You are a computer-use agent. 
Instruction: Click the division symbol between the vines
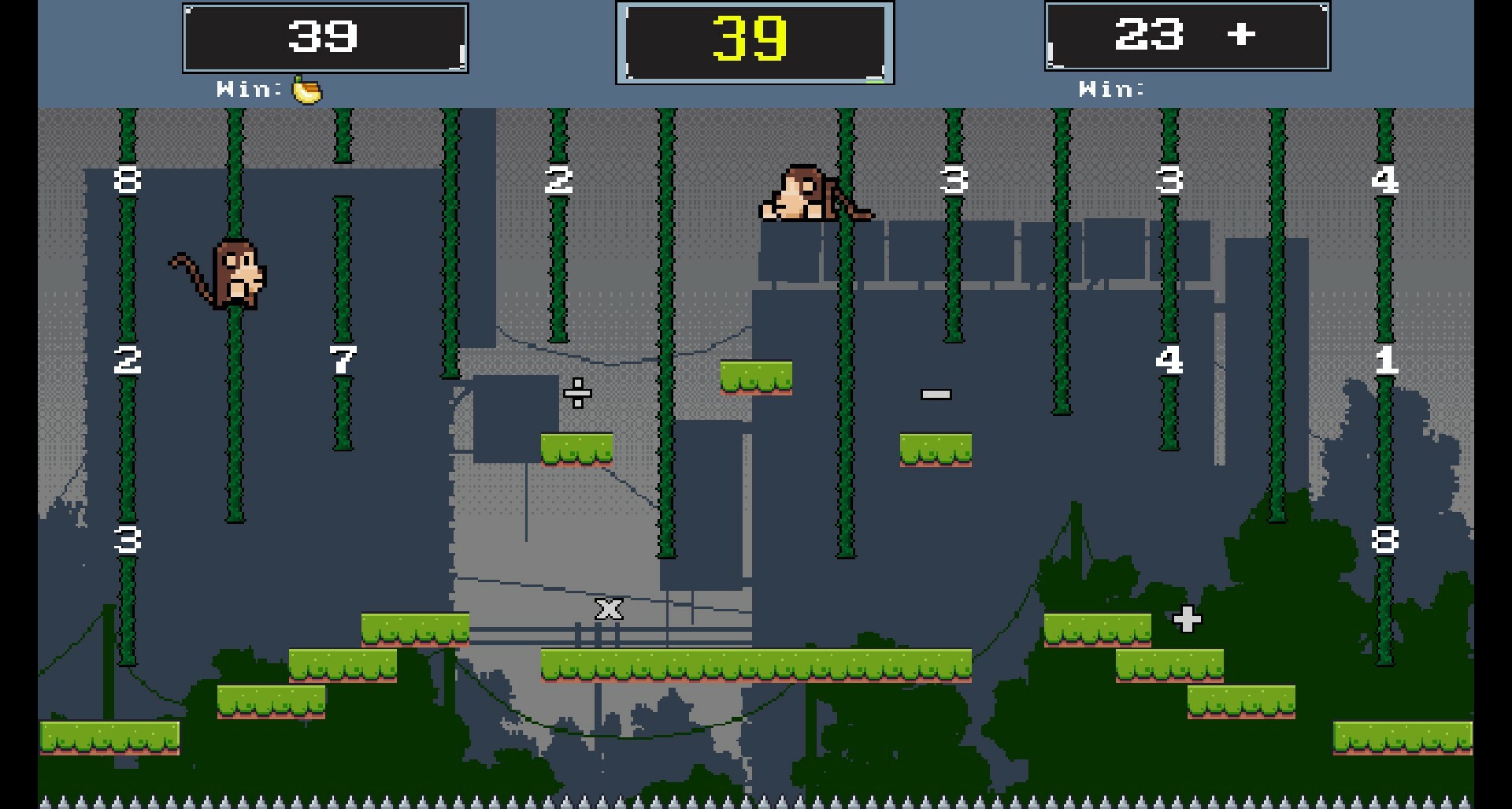[x=577, y=393]
